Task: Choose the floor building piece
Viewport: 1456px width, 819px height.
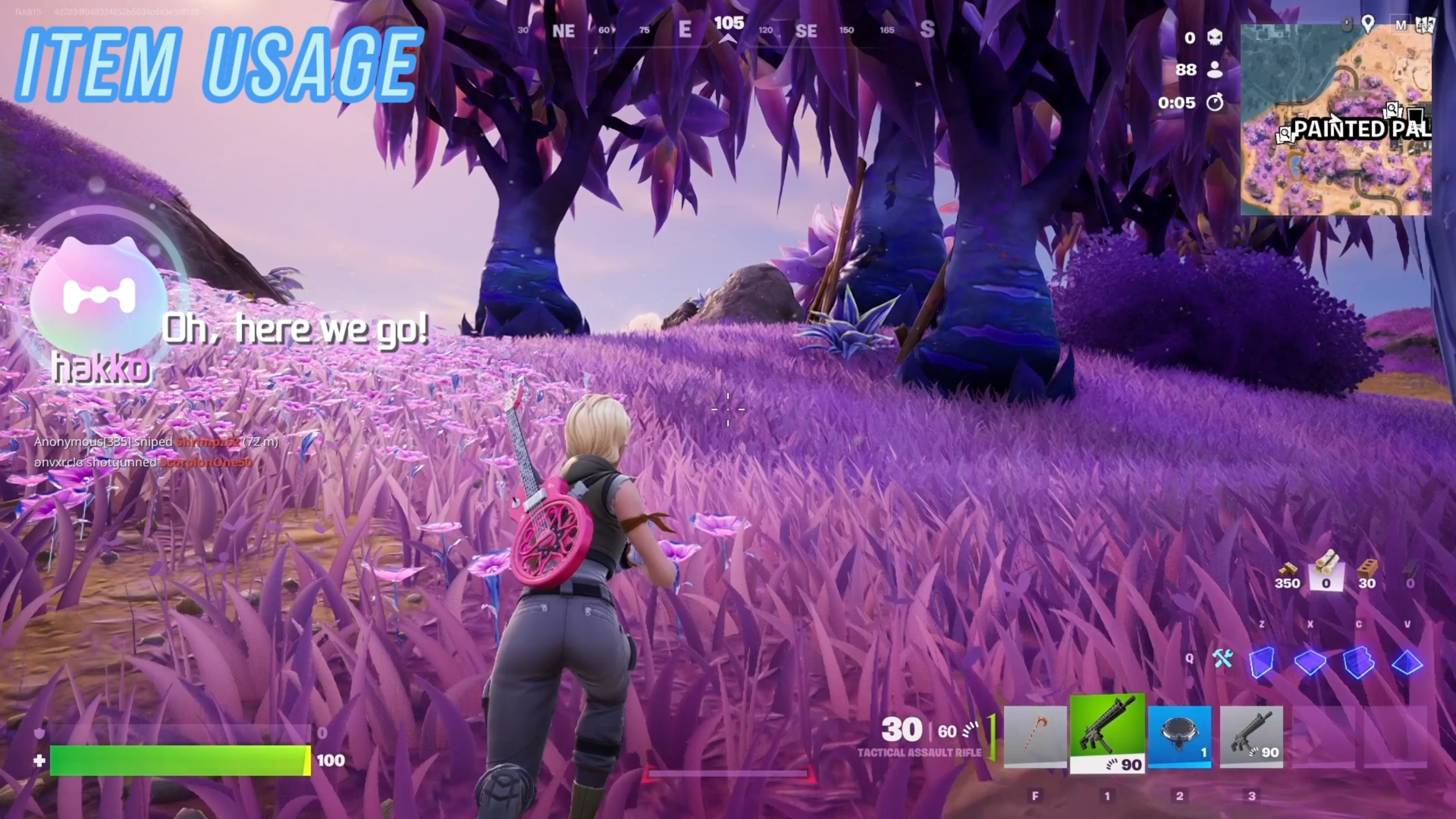Action: pos(1310,661)
